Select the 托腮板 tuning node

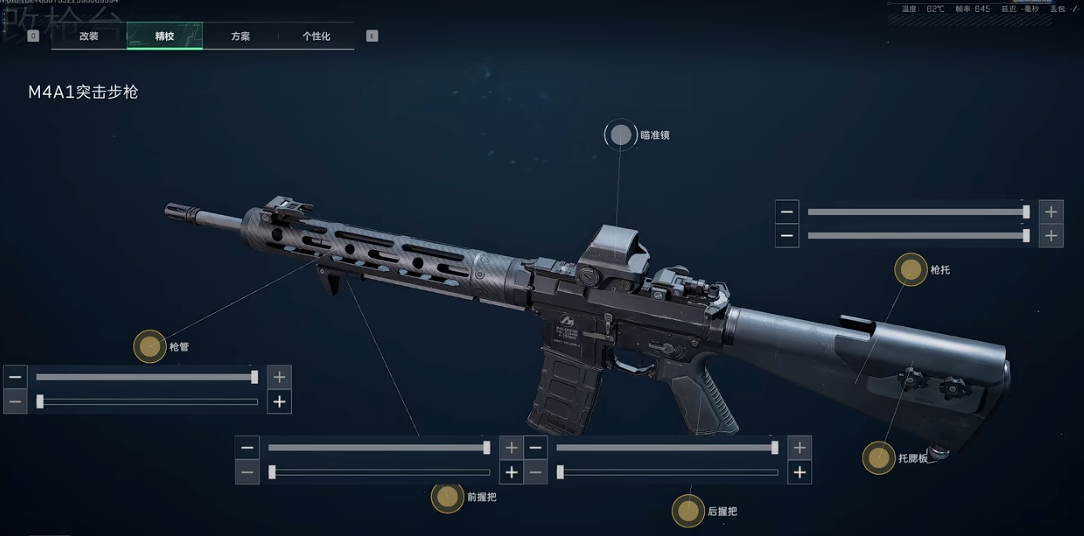(879, 458)
